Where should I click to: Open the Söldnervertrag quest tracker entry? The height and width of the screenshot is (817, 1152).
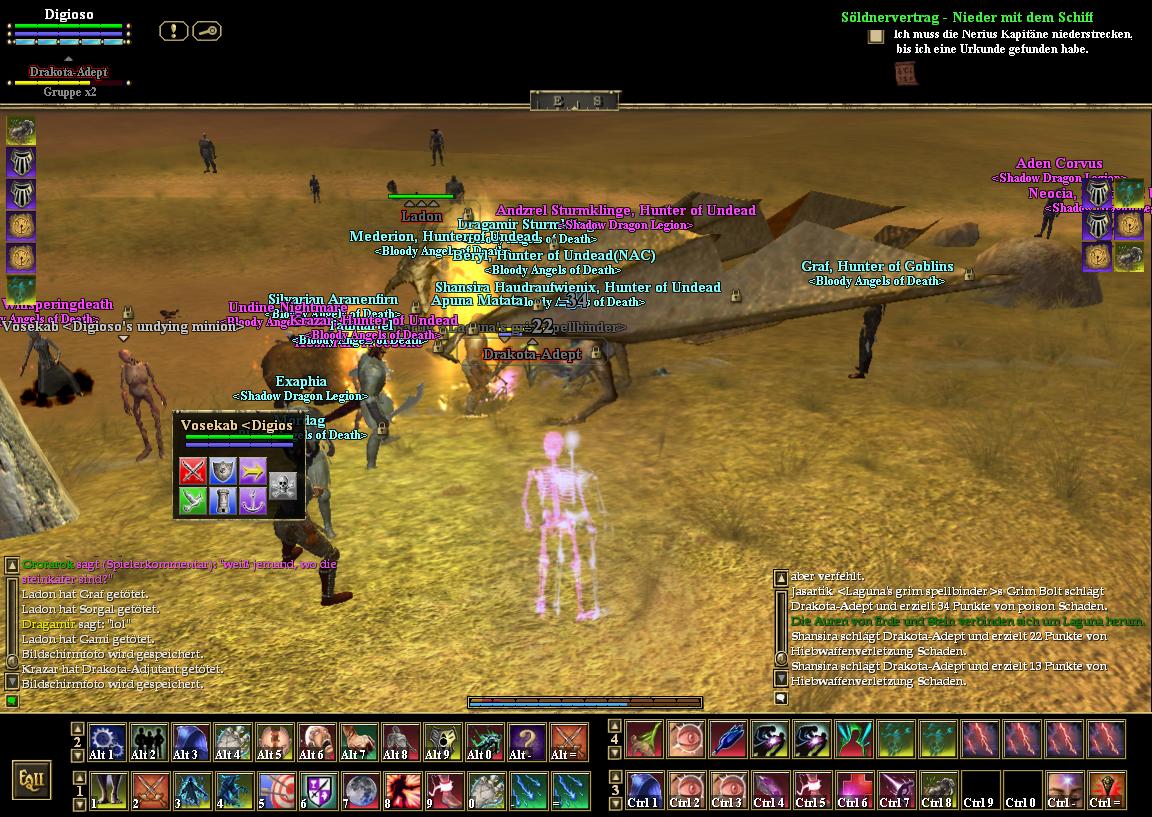[x=966, y=17]
